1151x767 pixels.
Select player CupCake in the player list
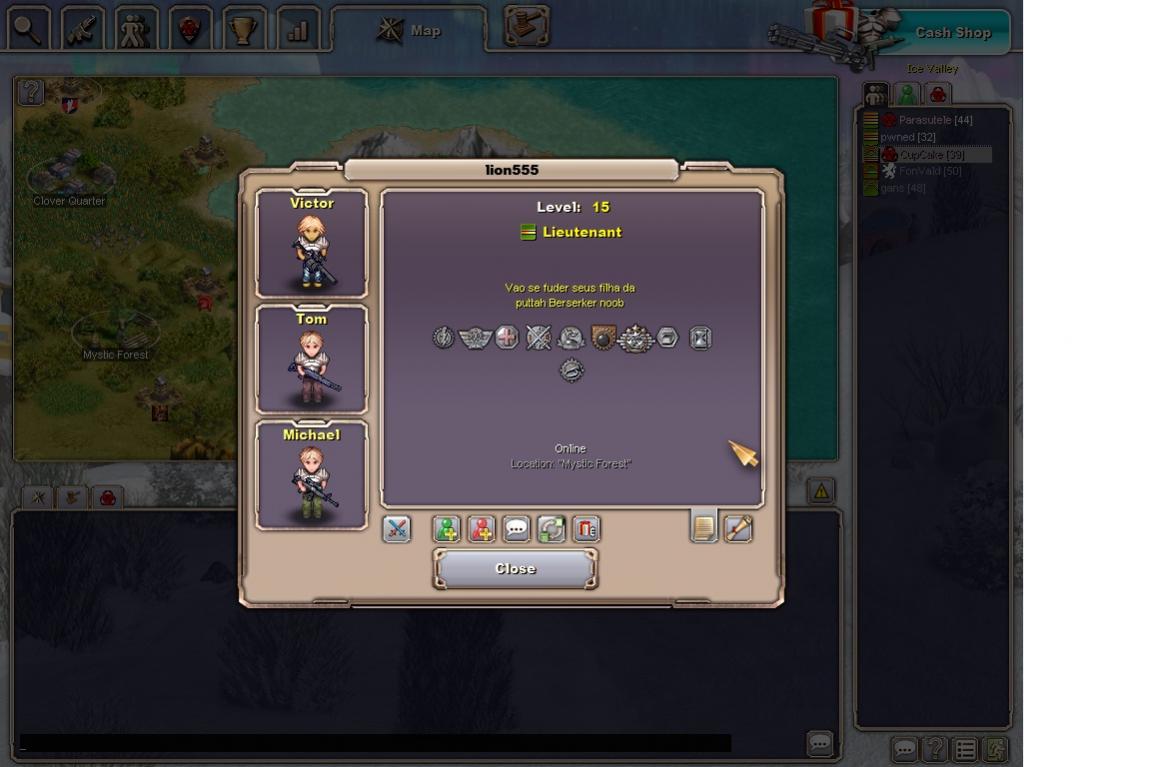pyautogui.click(x=931, y=155)
